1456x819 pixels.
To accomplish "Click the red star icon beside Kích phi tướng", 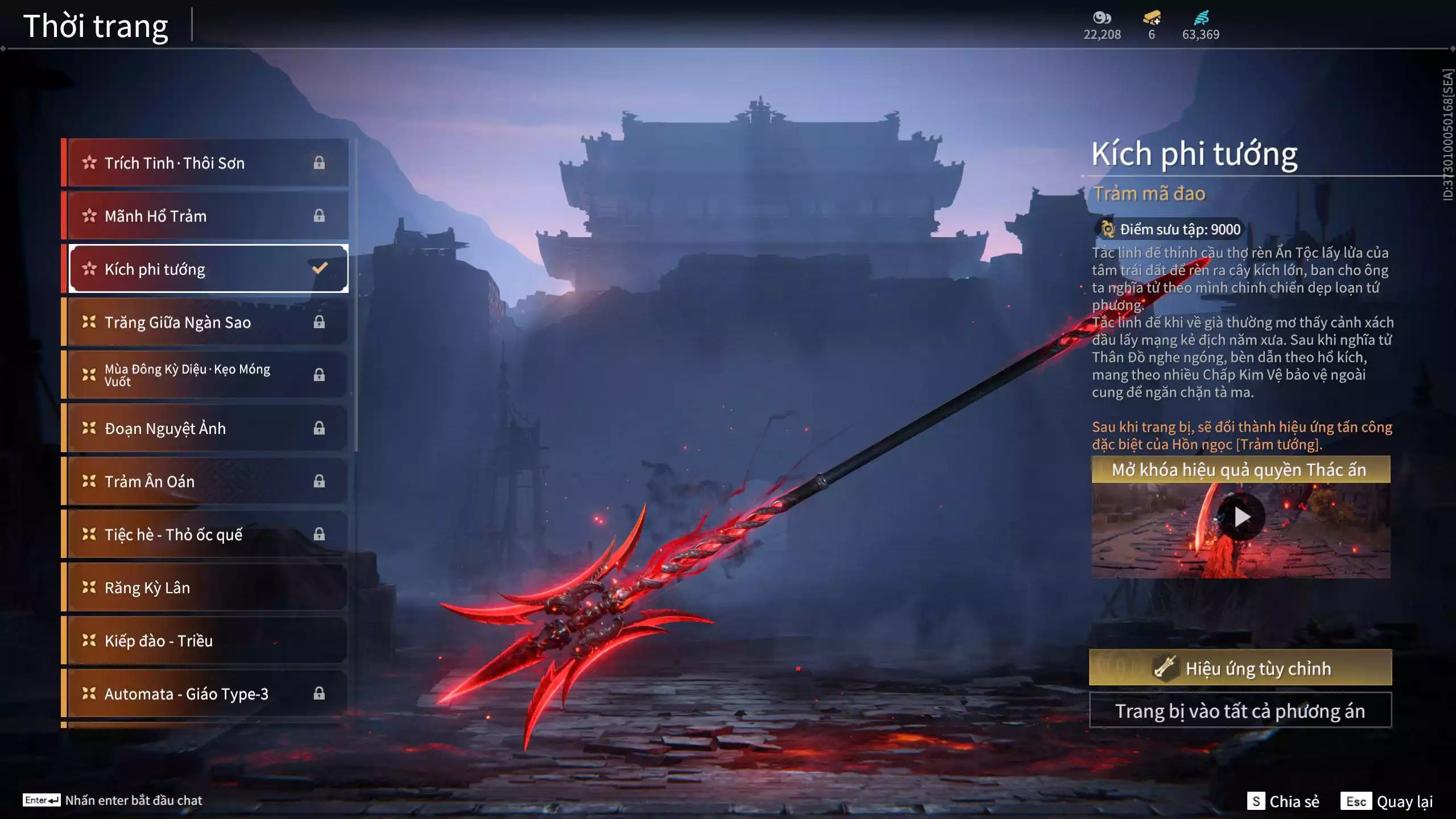I will [90, 268].
